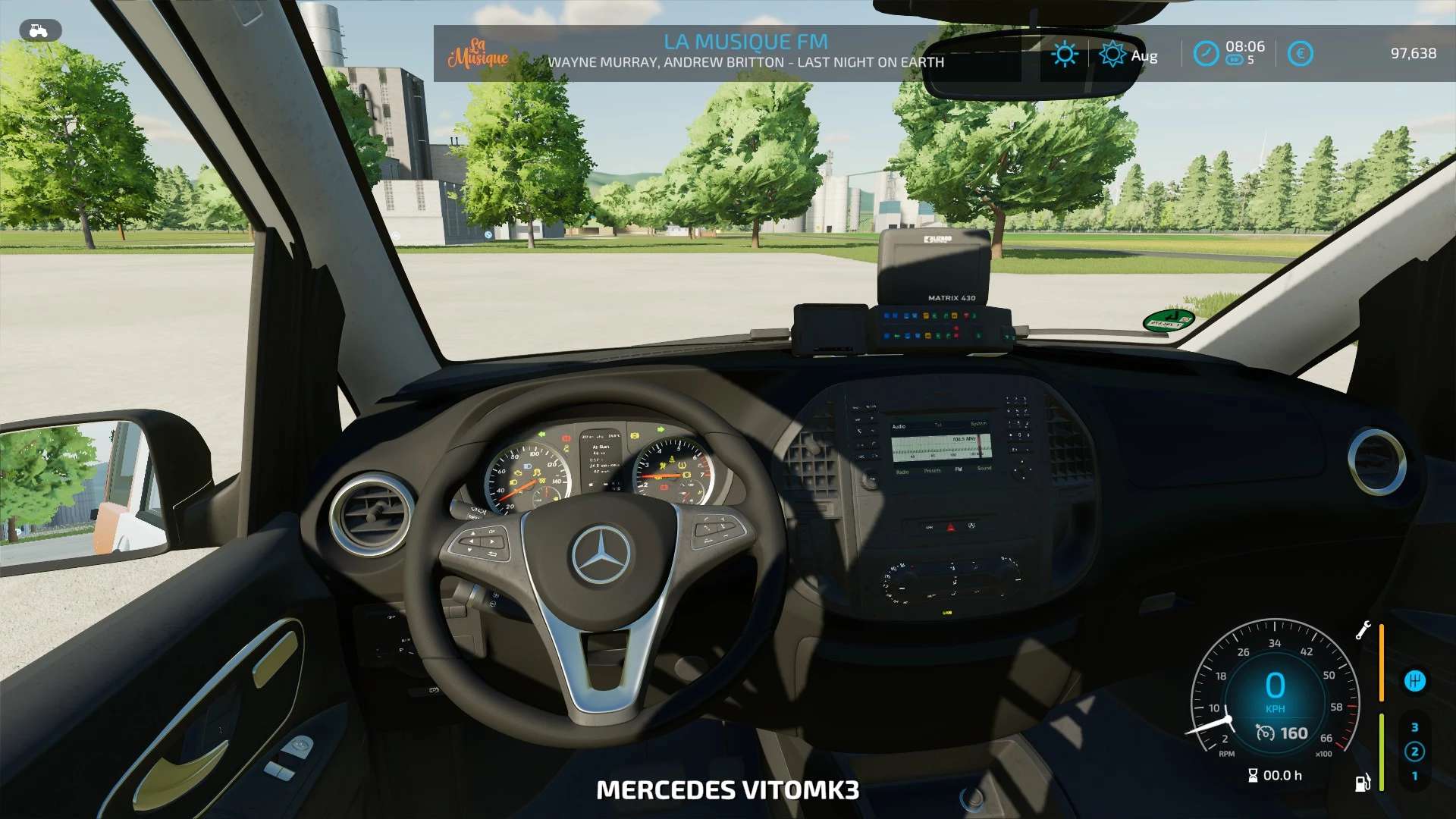Screen dimensions: 1456x819
Task: Select the fuel pump icon
Action: coord(1362,783)
